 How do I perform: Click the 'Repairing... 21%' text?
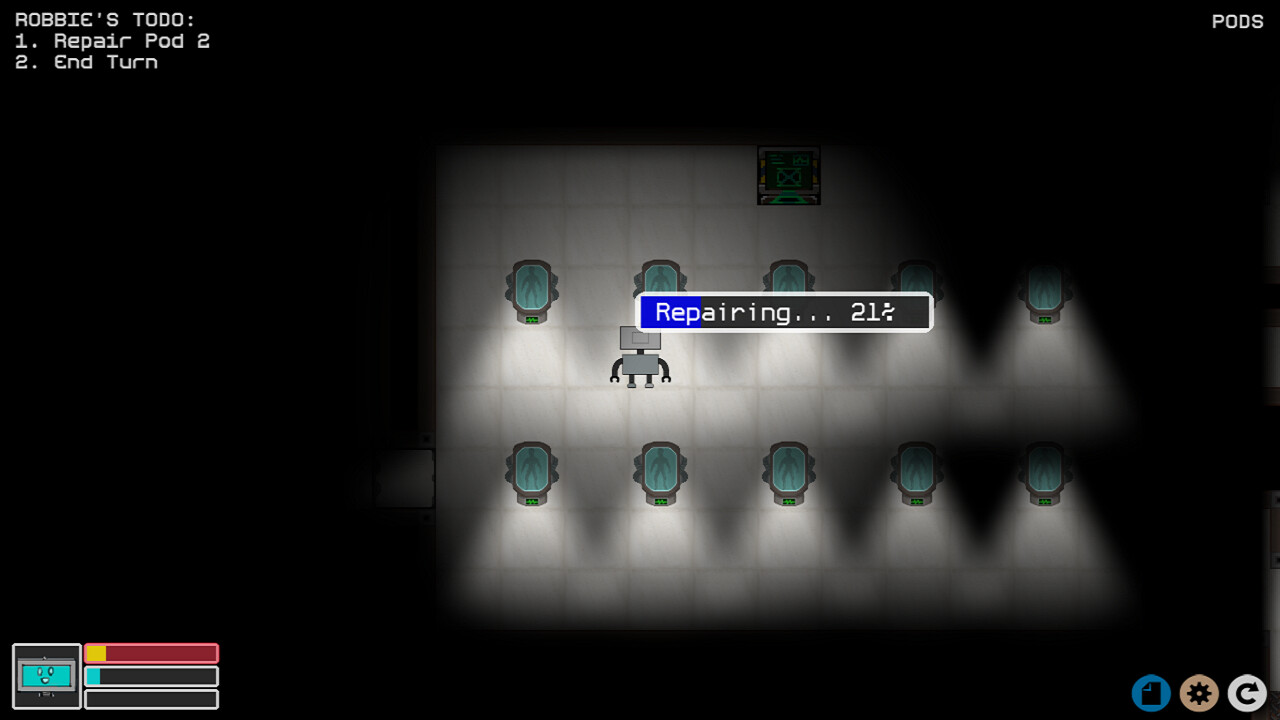pyautogui.click(x=784, y=312)
